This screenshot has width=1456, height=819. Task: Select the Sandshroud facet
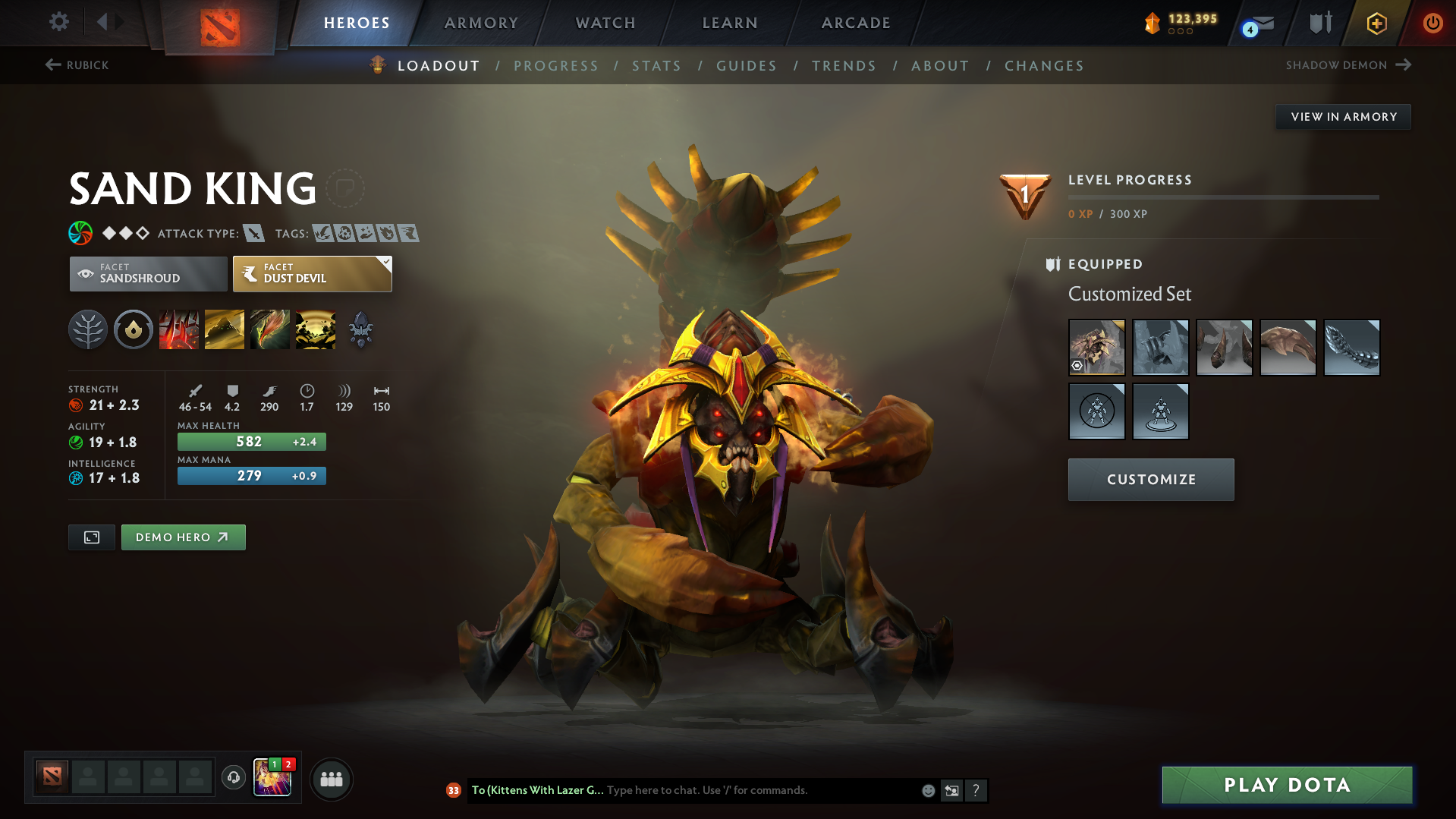pyautogui.click(x=148, y=273)
